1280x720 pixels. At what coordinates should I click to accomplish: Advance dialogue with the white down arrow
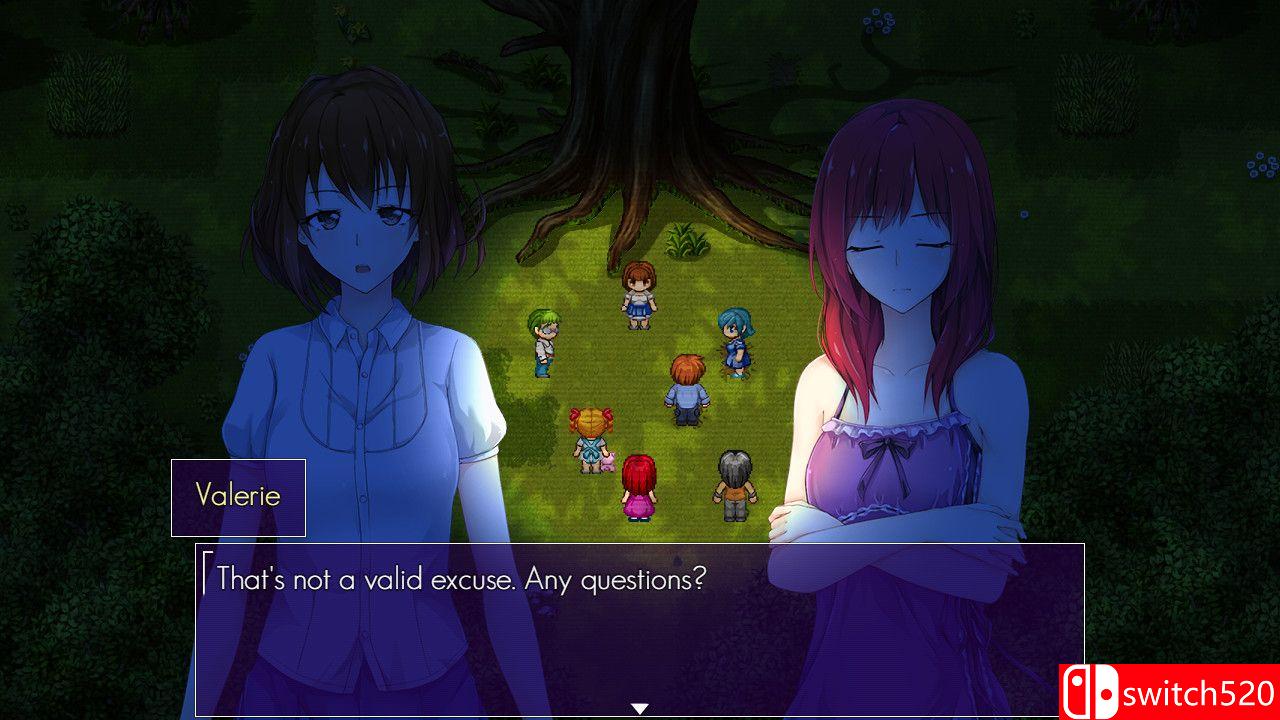tap(639, 709)
